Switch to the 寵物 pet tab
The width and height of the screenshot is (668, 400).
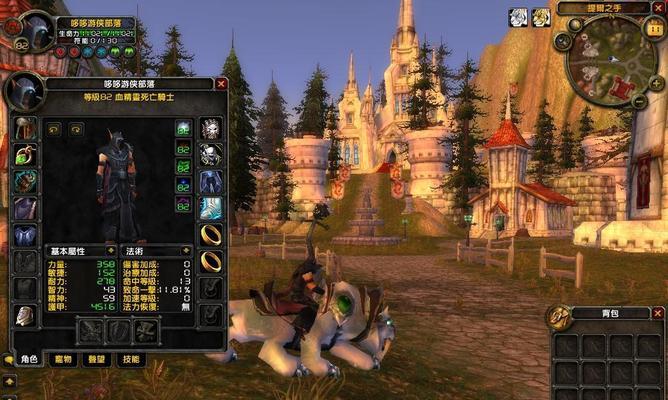[x=63, y=359]
